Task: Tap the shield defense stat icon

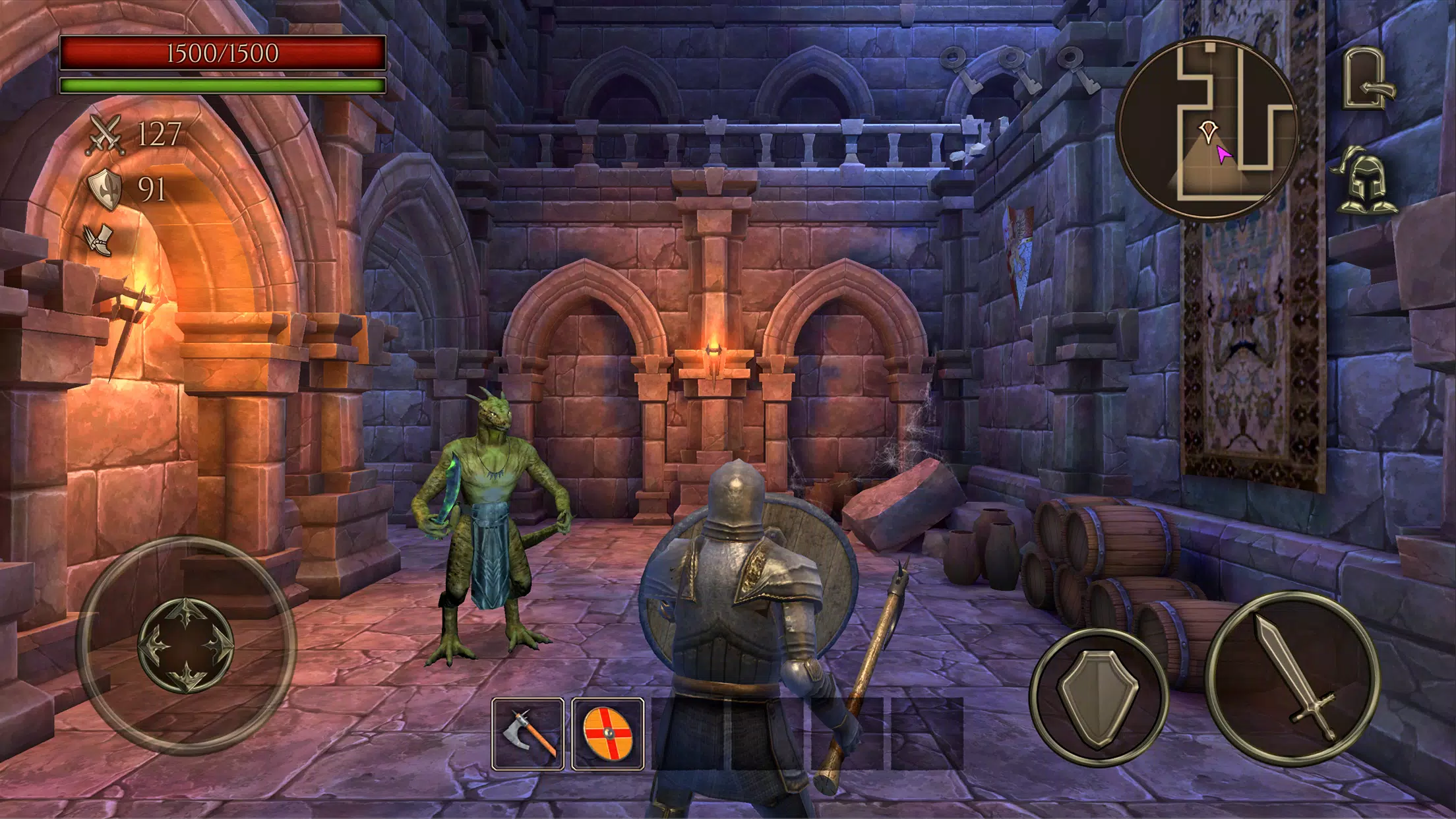Action: 105,190
